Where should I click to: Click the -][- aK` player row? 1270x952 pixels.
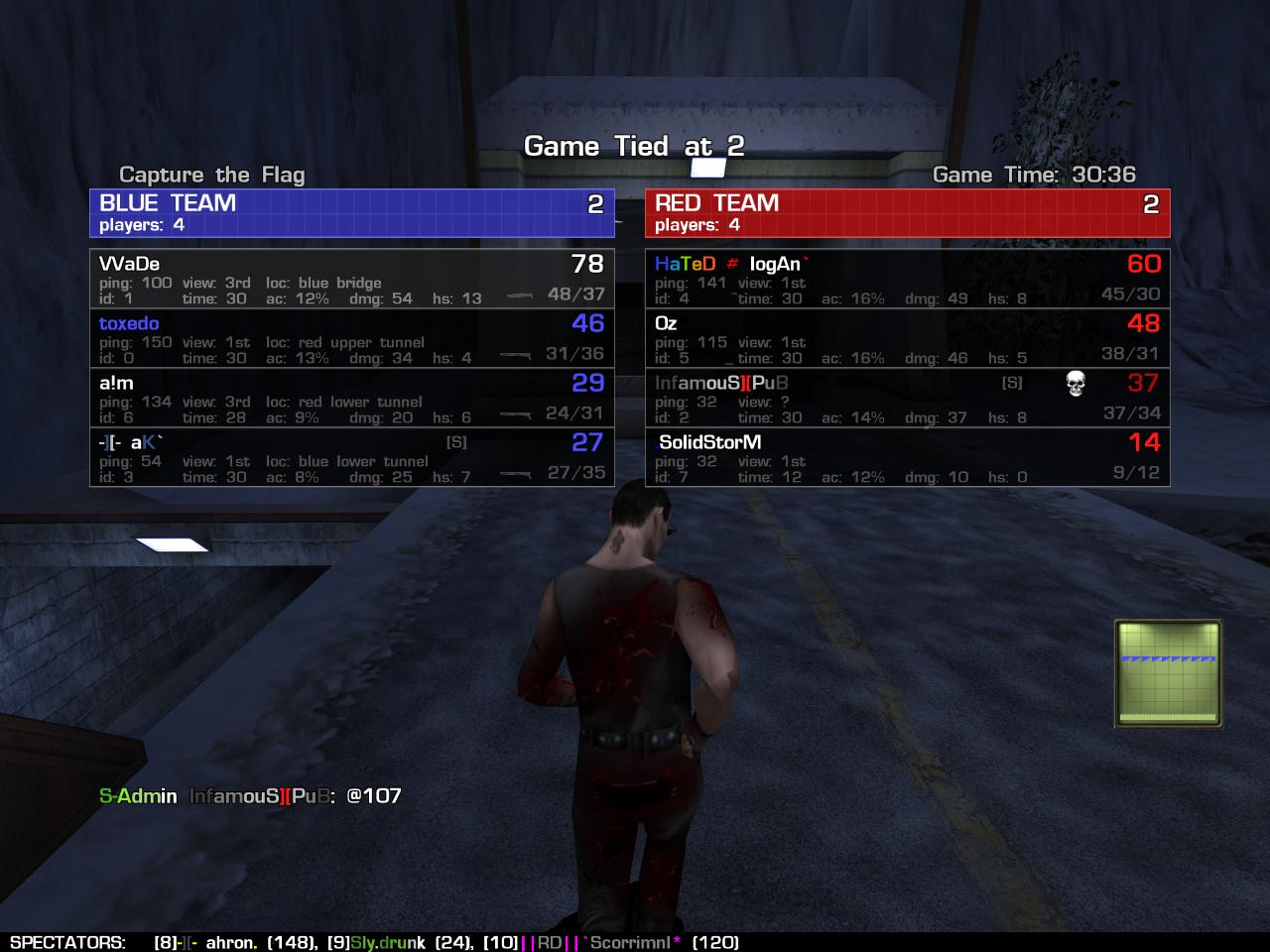351,457
